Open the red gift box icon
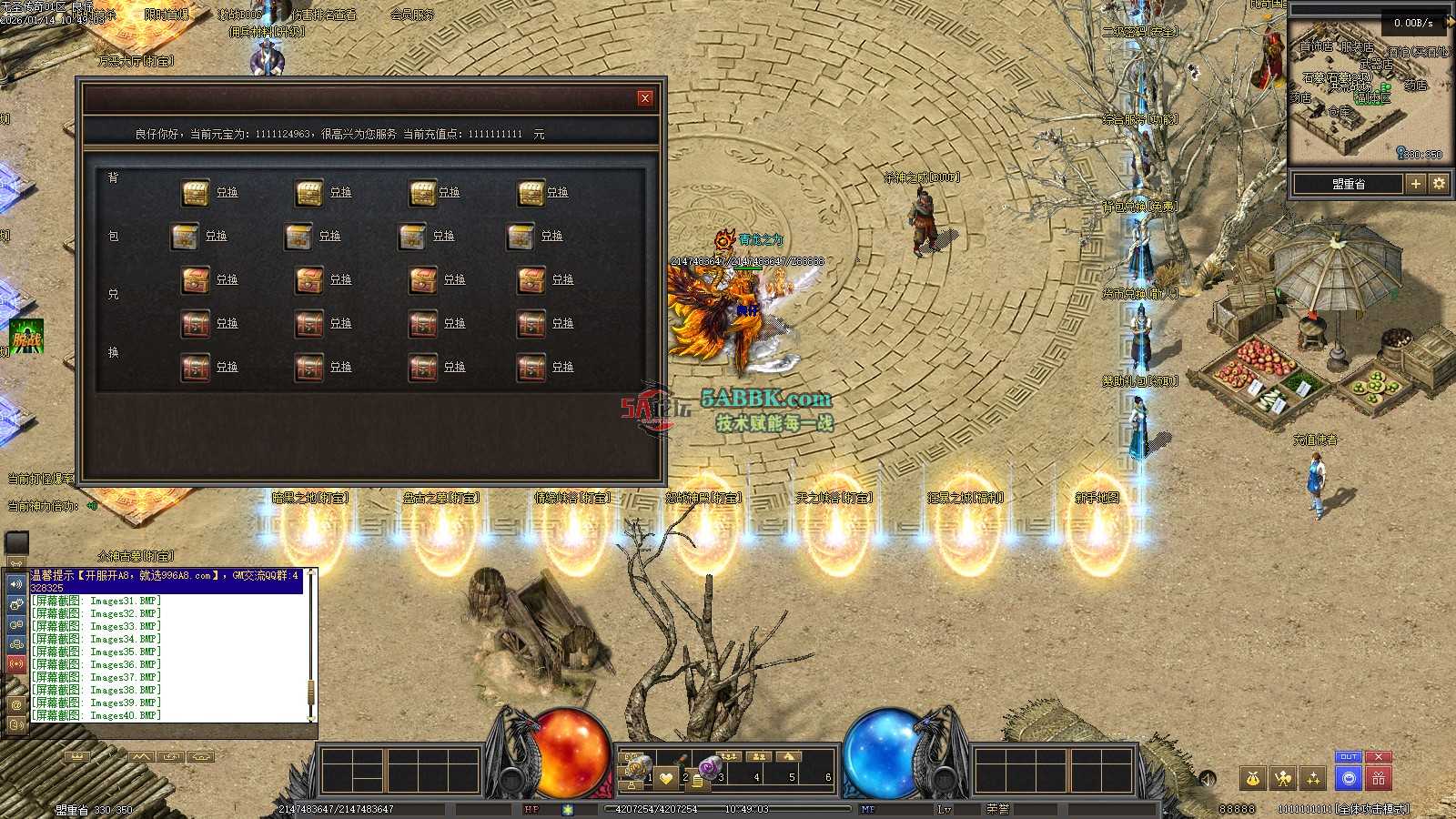This screenshot has width=1456, height=819. 1379,778
